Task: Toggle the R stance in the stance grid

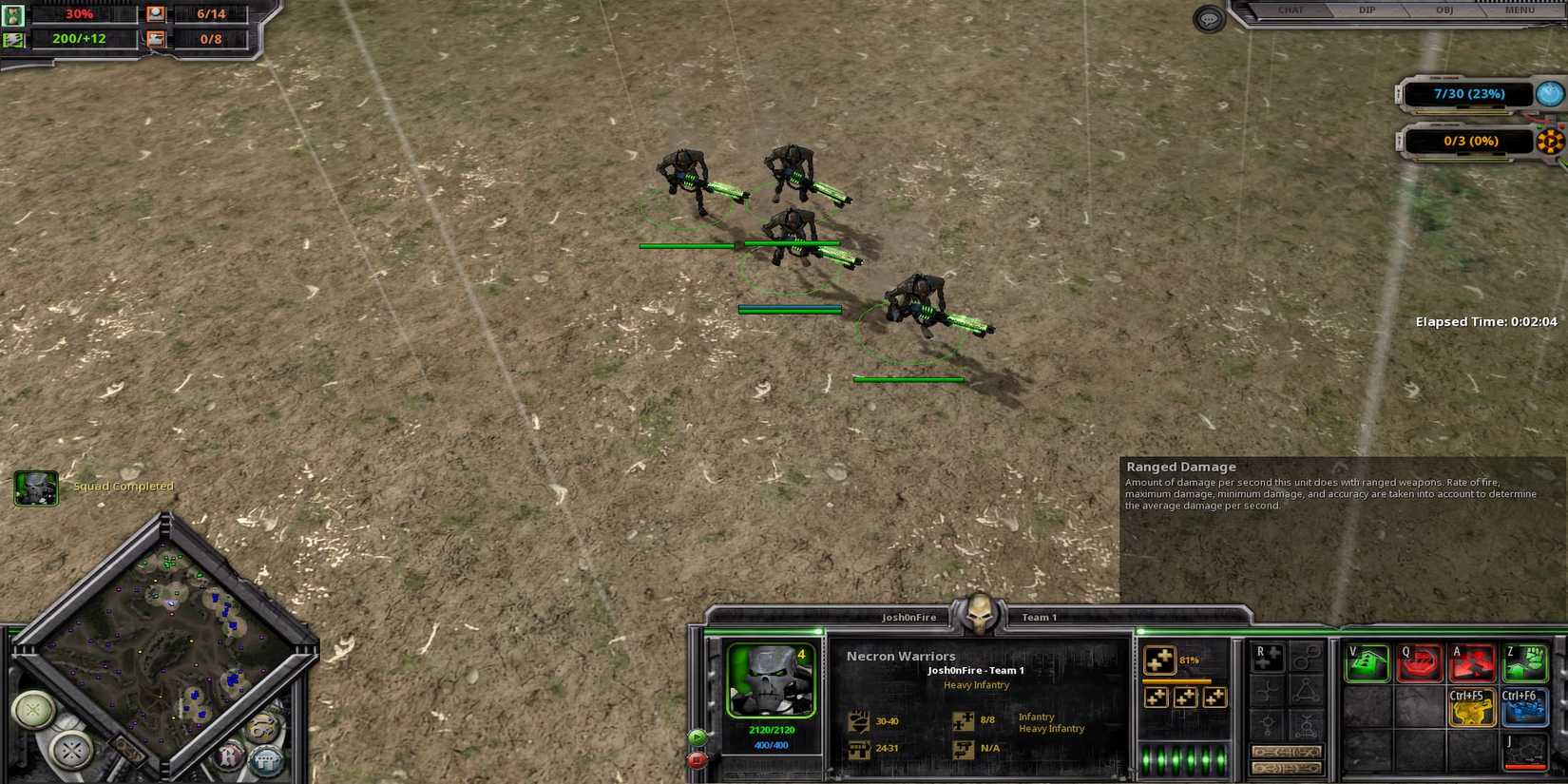Action: (1268, 658)
